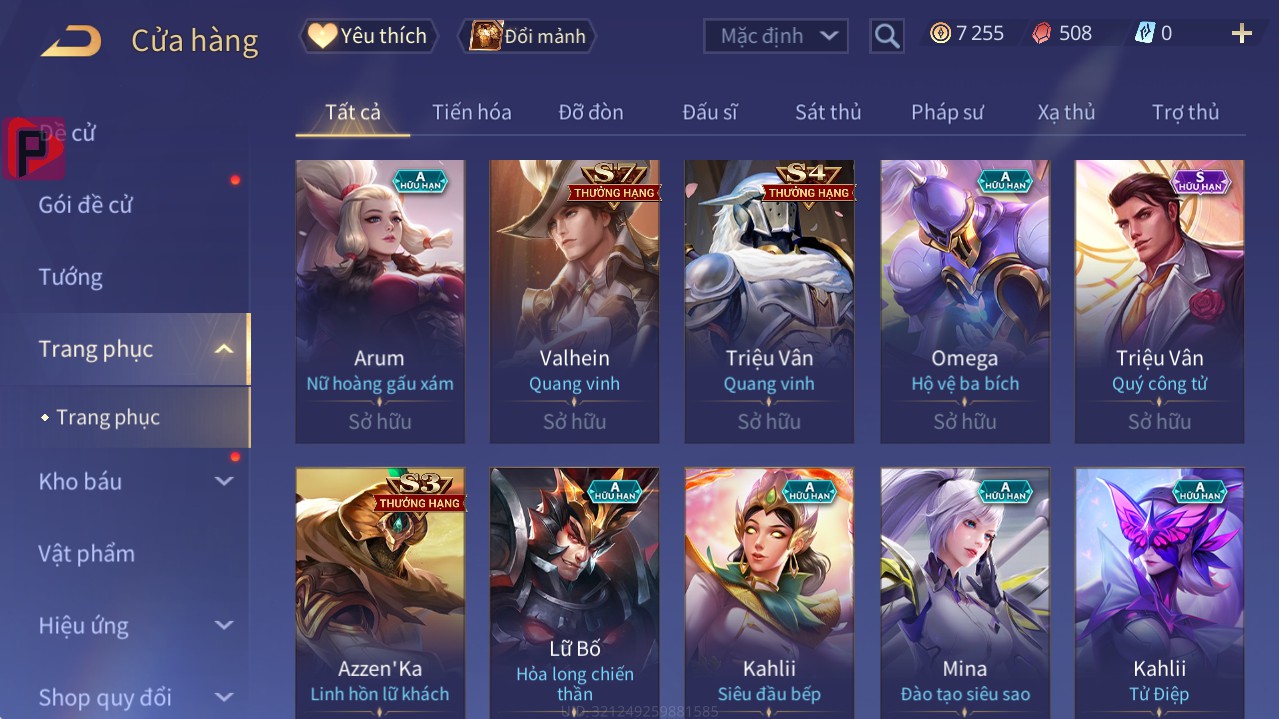Select the Sát thủ tab
This screenshot has width=1279, height=719.
[x=828, y=112]
